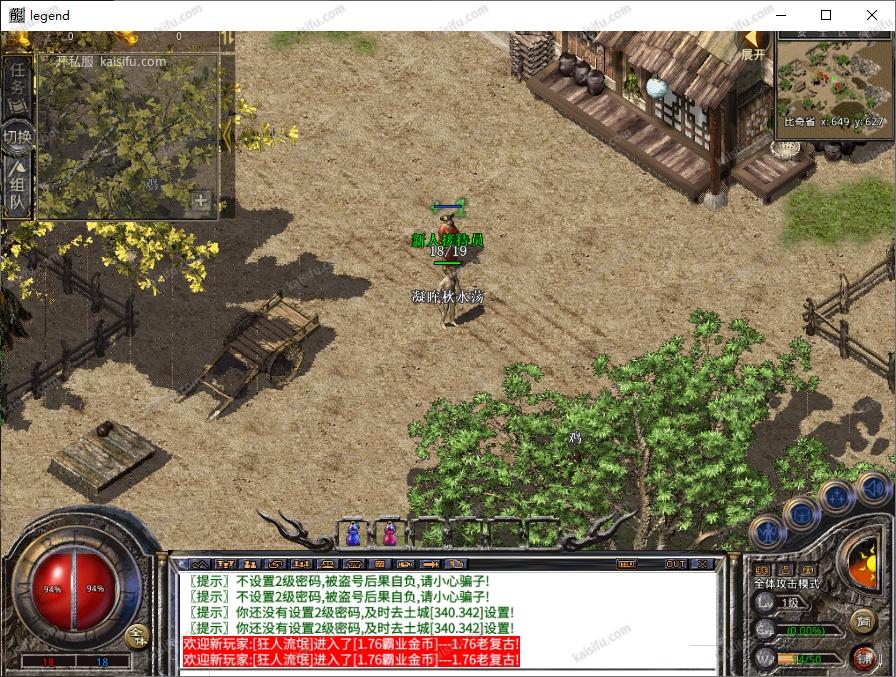896x677 pixels.
Task: Click the red round button at bottom-right corner
Action: 863,656
